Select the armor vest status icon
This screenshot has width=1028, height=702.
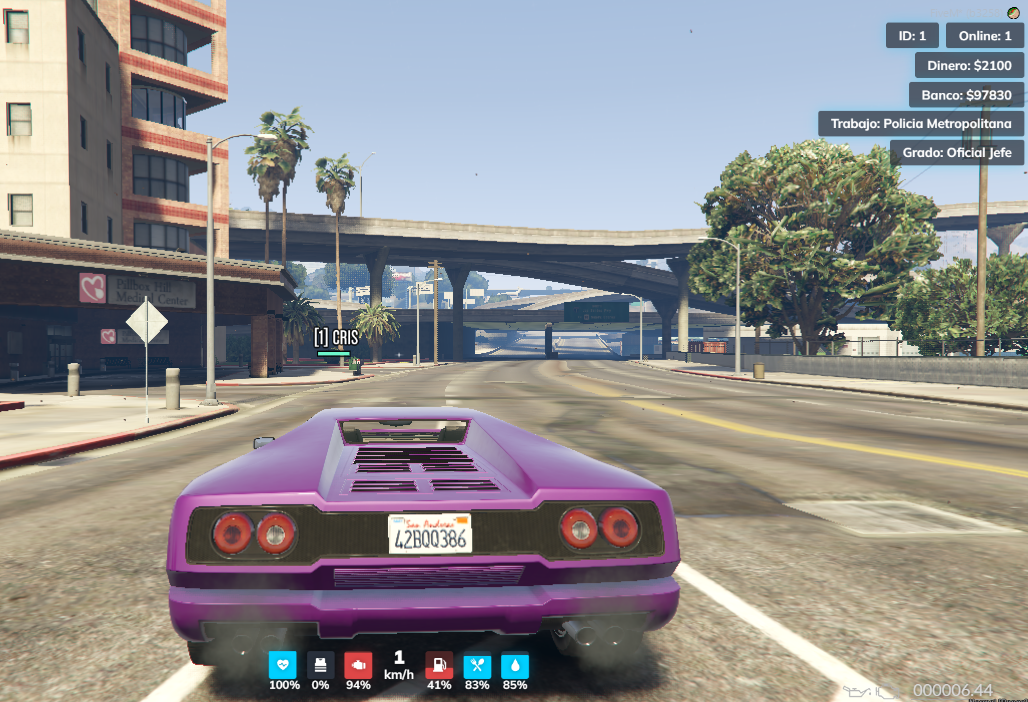coord(320,665)
